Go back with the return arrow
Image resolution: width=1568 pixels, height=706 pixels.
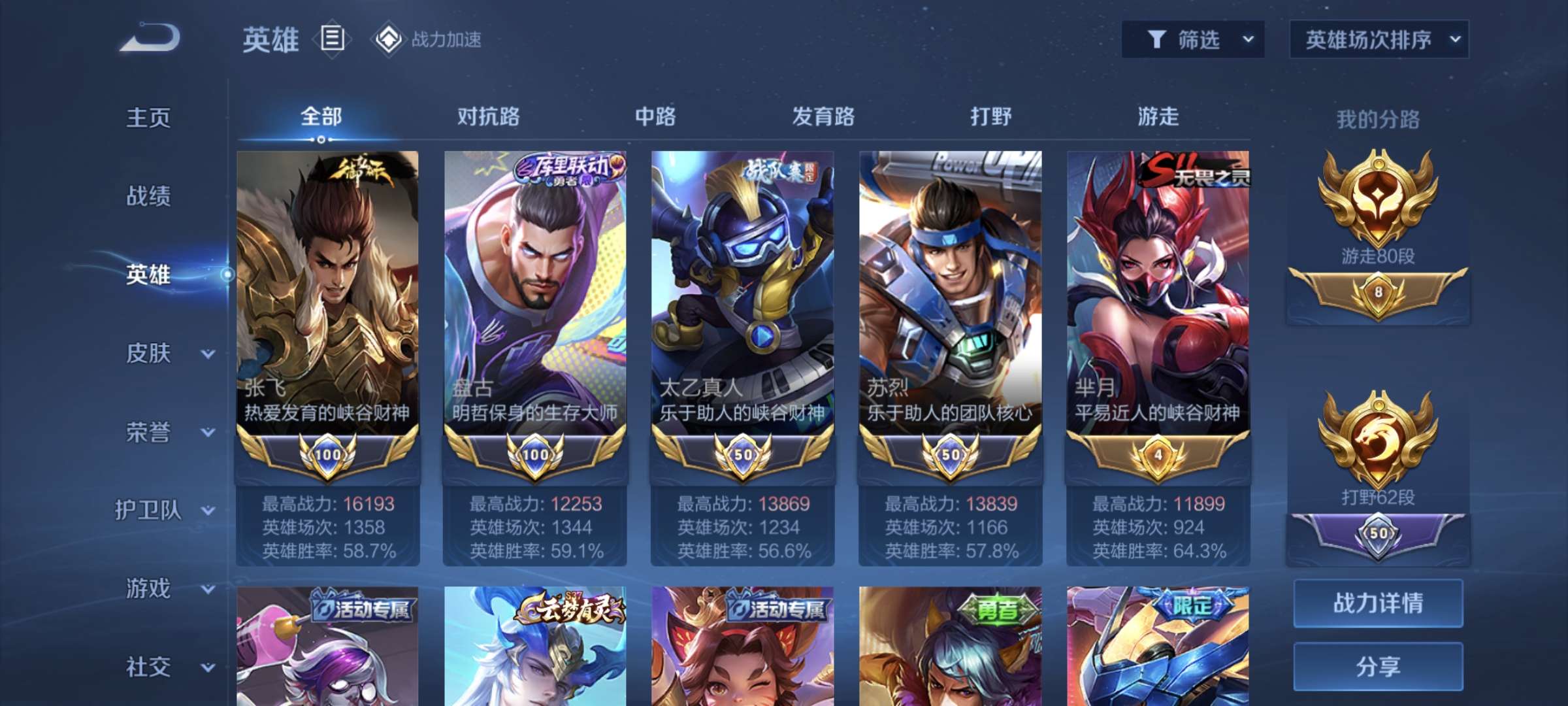150,38
